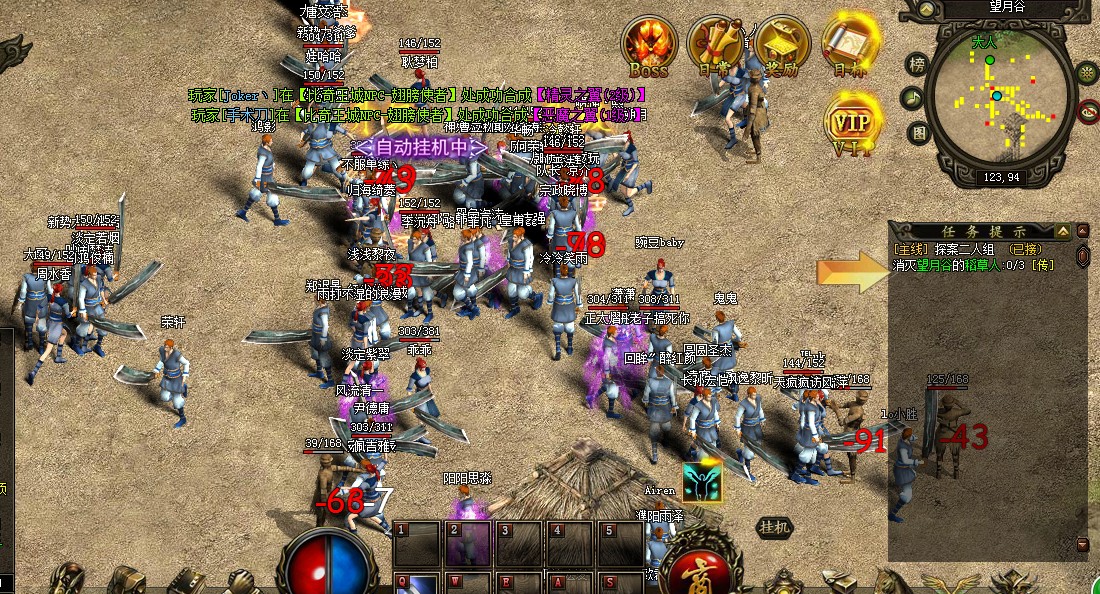This screenshot has height=594, width=1100.
Task: Toggle the music note sound button
Action: click(x=911, y=98)
